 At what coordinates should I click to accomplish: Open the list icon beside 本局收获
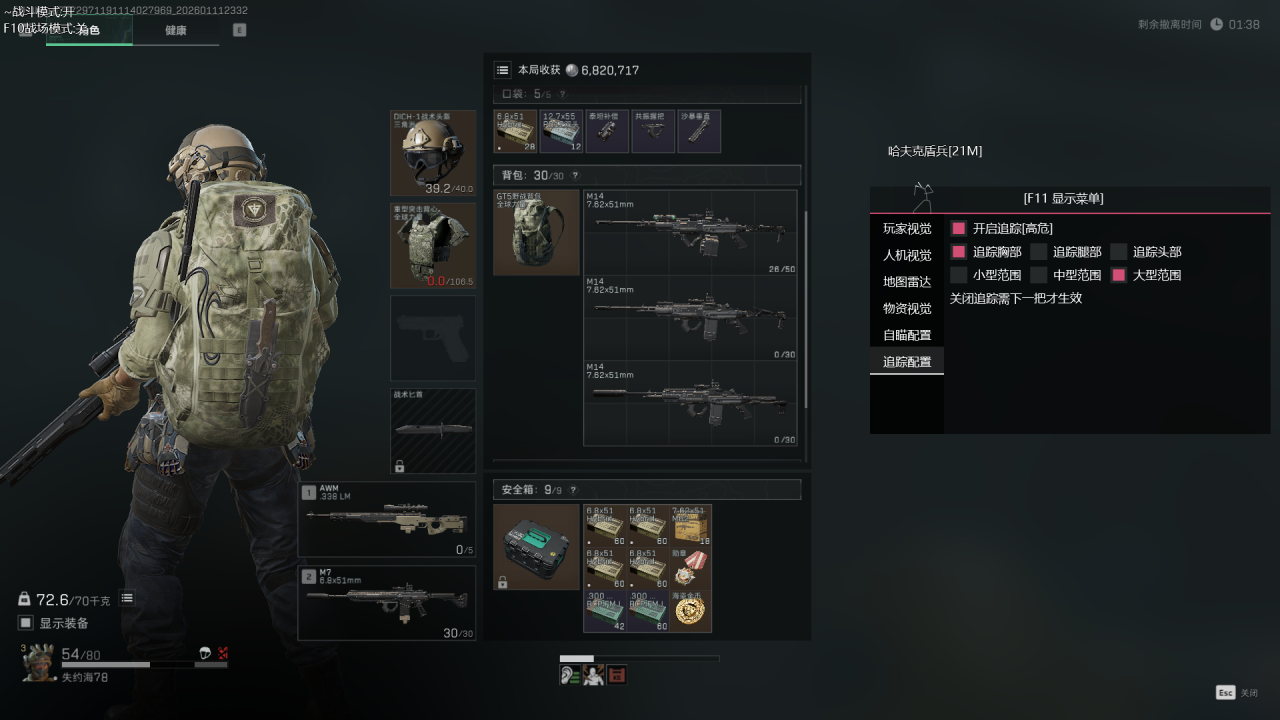[x=502, y=70]
